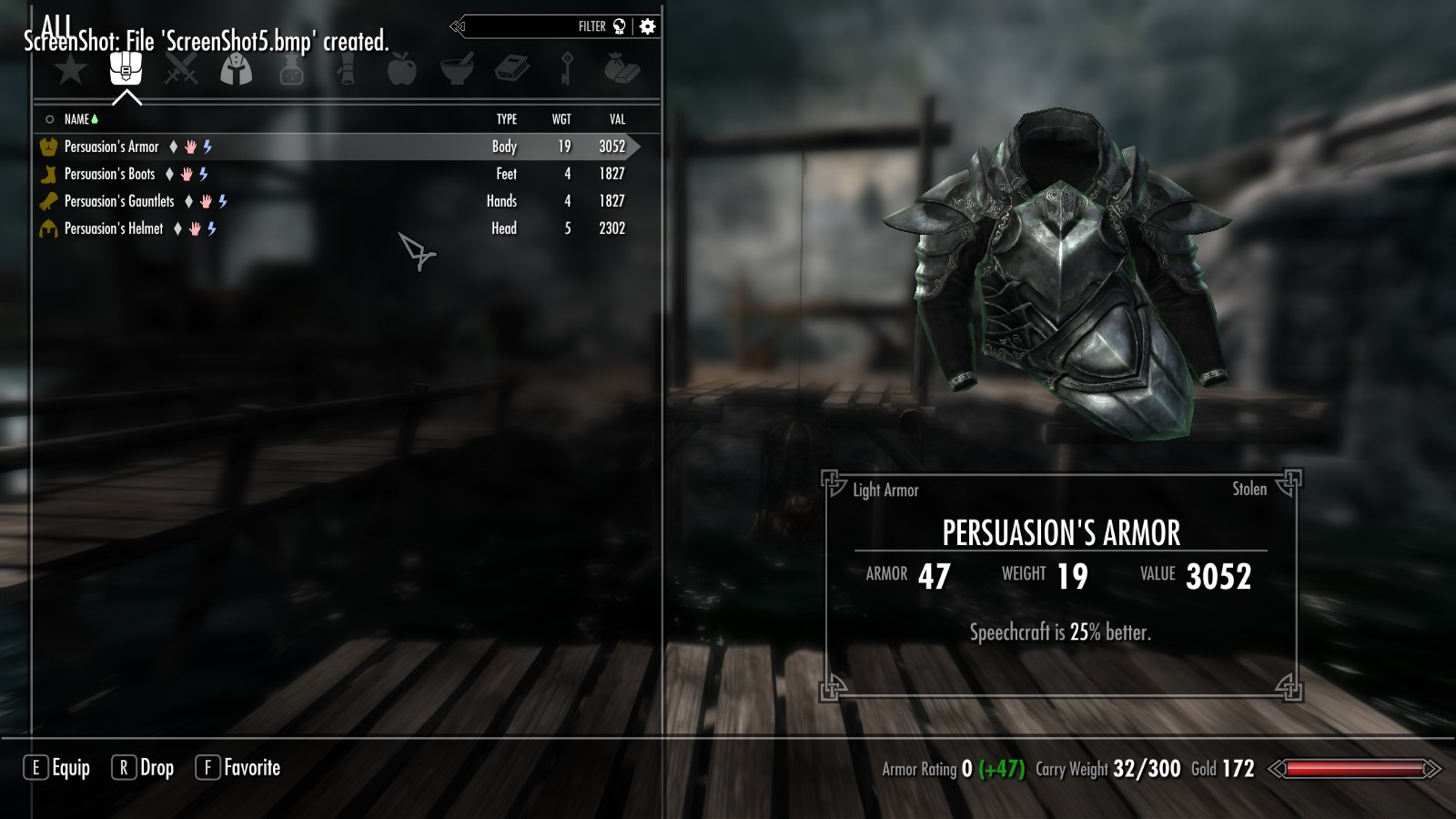Show the potions category
The width and height of the screenshot is (1456, 819).
291,69
